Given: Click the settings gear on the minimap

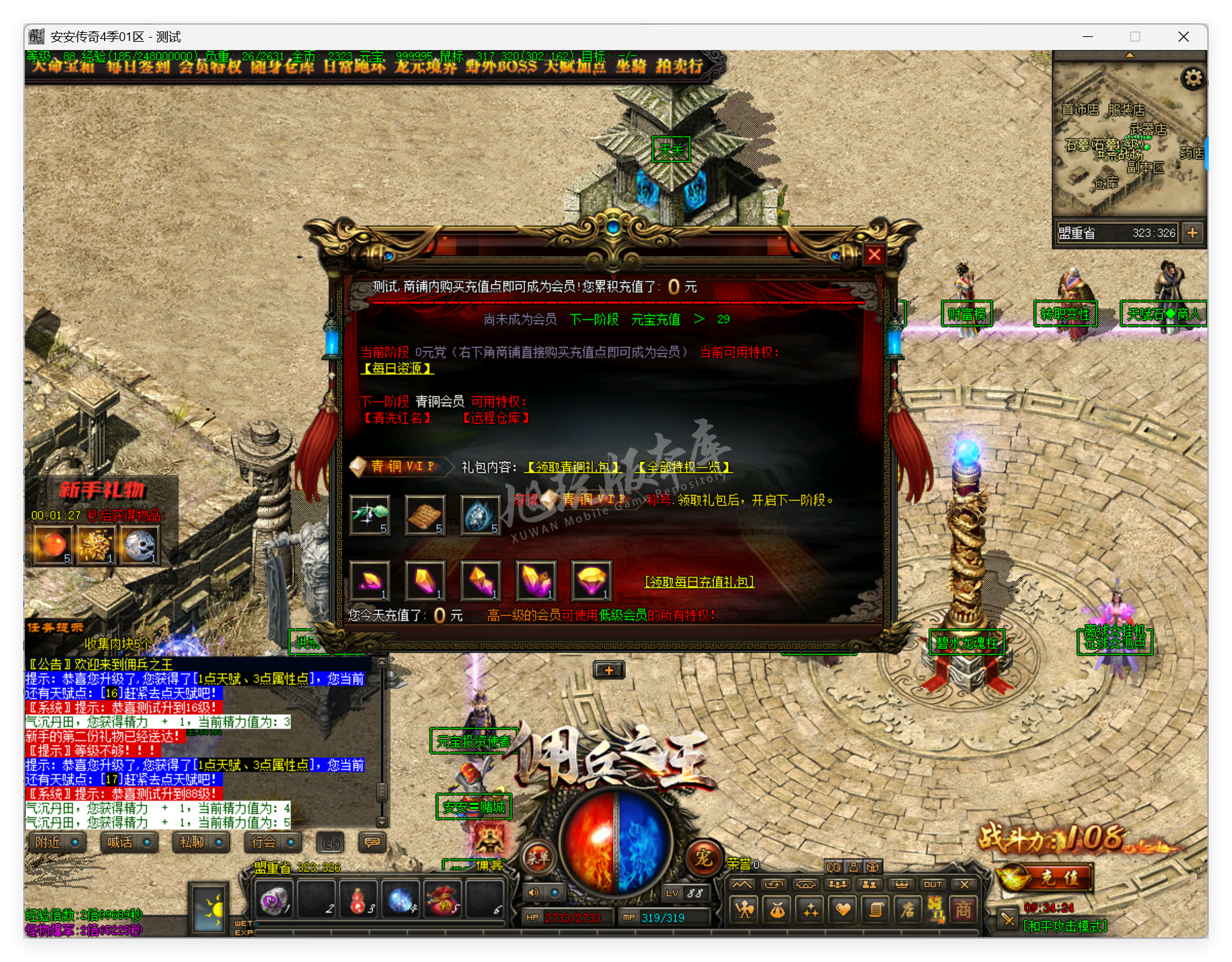Looking at the screenshot, I should (1194, 79).
